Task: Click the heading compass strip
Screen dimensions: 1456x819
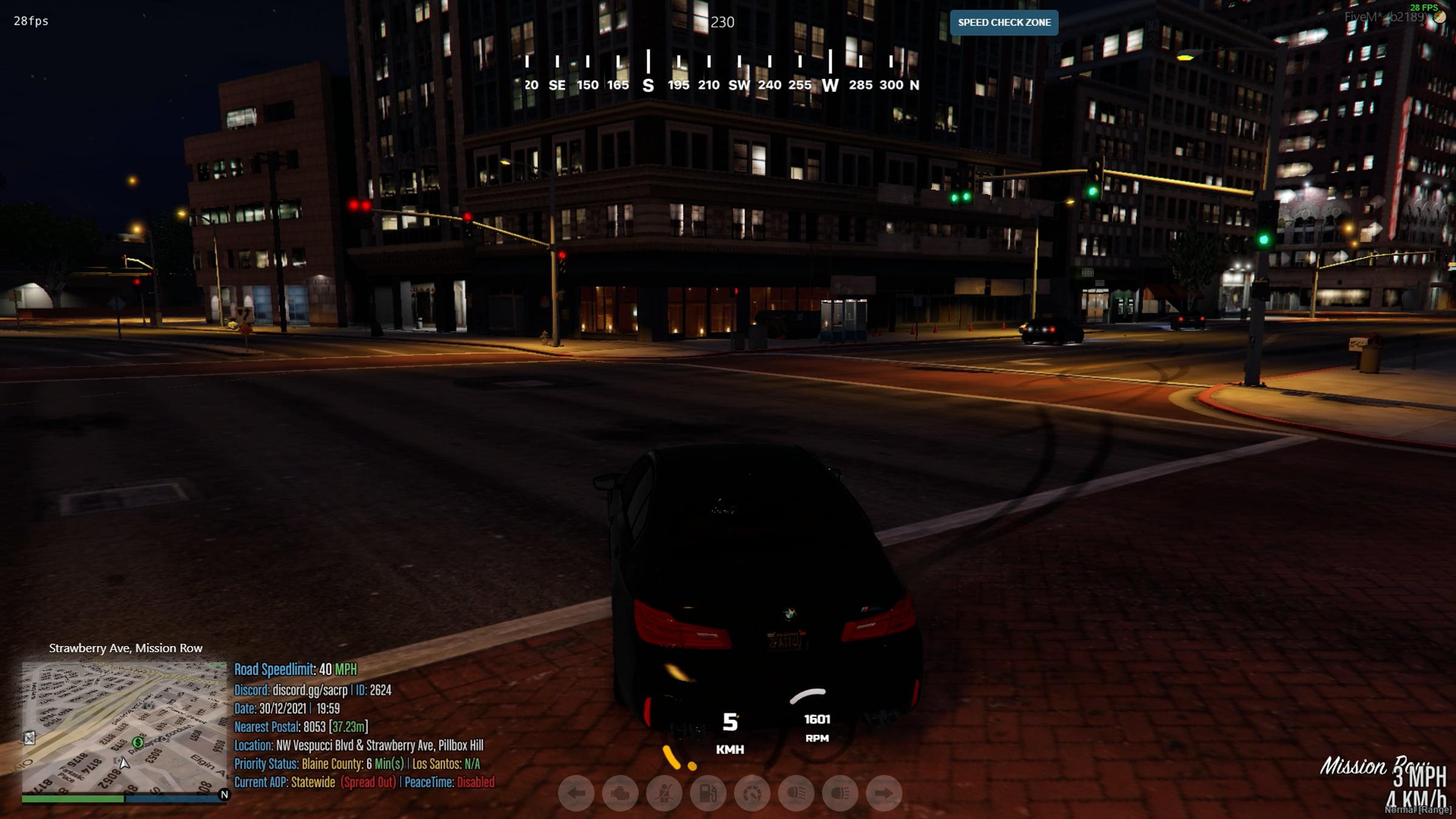Action: click(x=721, y=73)
